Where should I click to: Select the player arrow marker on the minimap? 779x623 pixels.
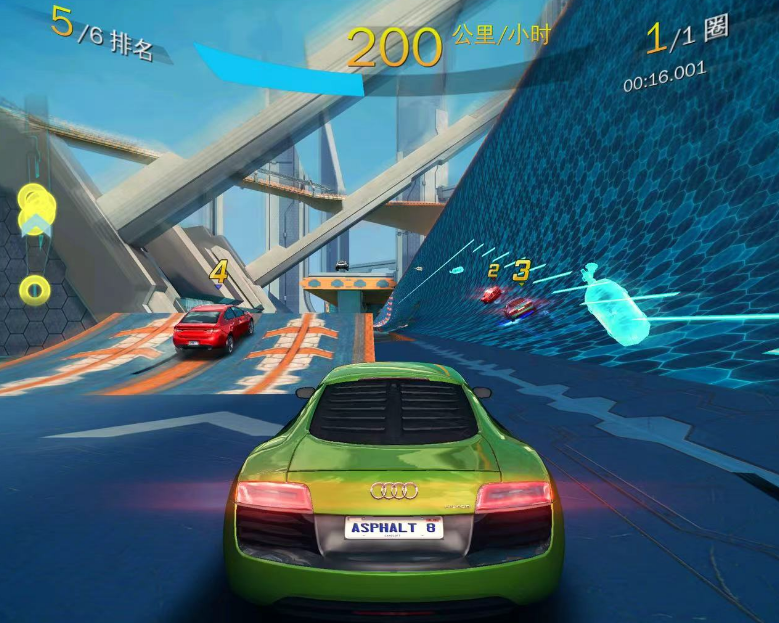click(x=37, y=223)
